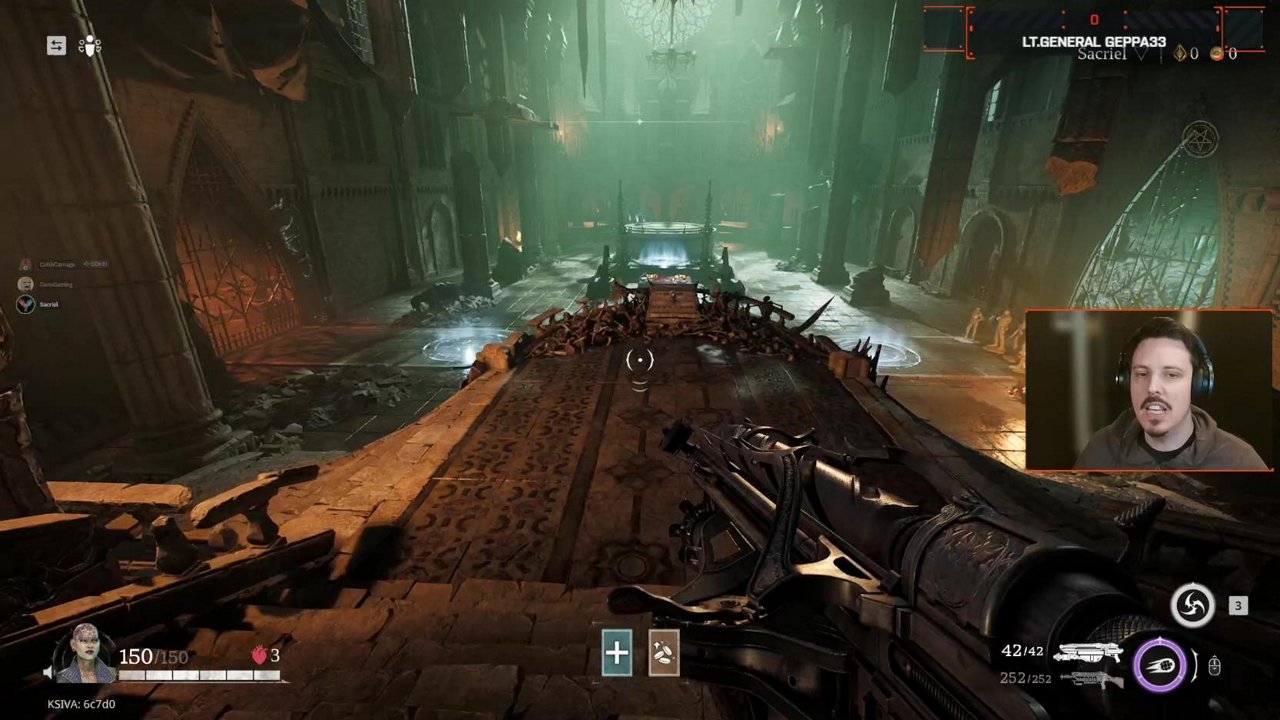Select the equipped primary weapon icon
Viewport: 1280px width, 720px height.
click(x=1088, y=654)
